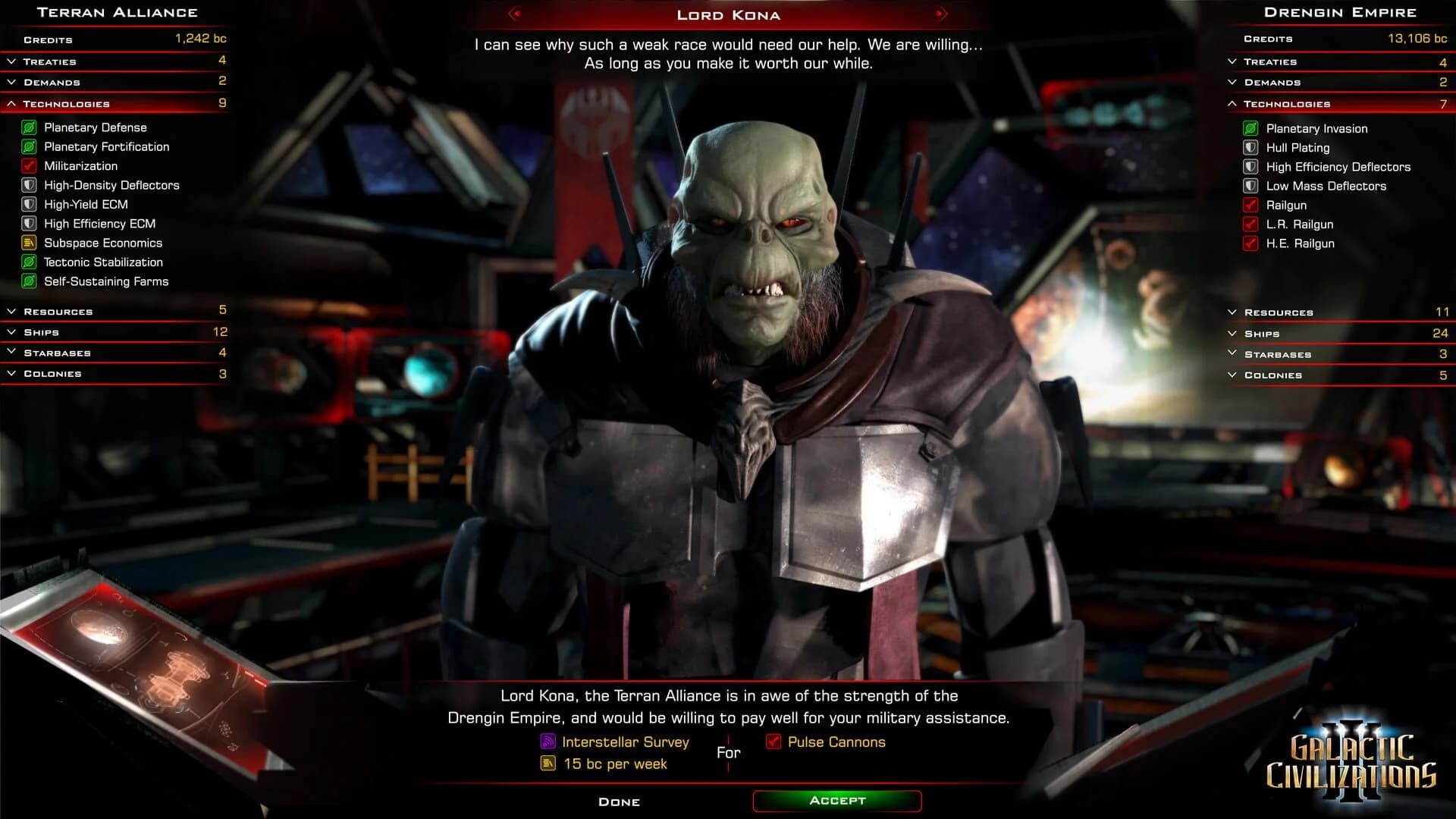This screenshot has height=819, width=1456.
Task: Select the Planetary Defense technology icon
Action: (29, 127)
